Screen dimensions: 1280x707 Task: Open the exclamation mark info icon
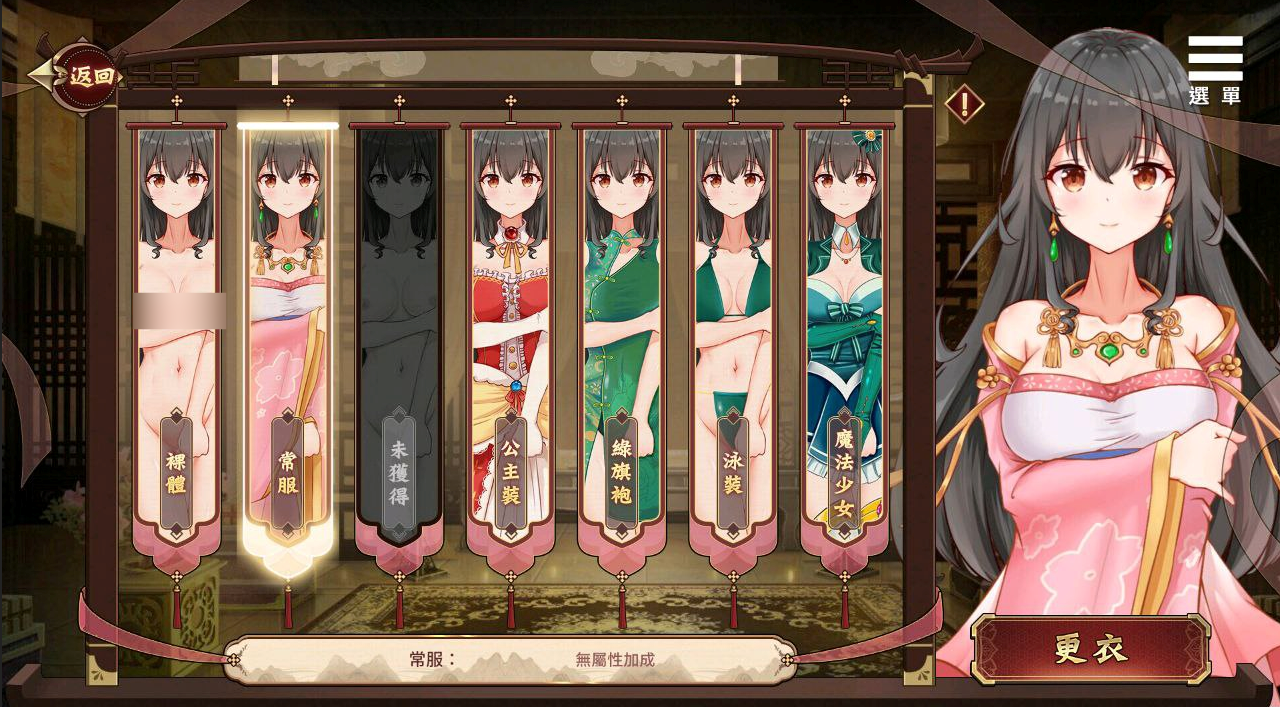[x=965, y=103]
